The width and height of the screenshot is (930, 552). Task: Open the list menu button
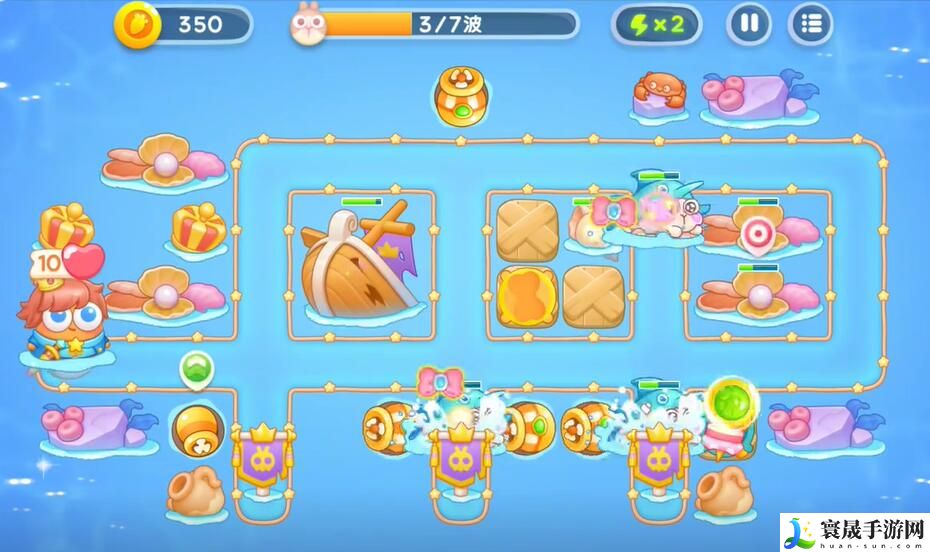[x=811, y=24]
